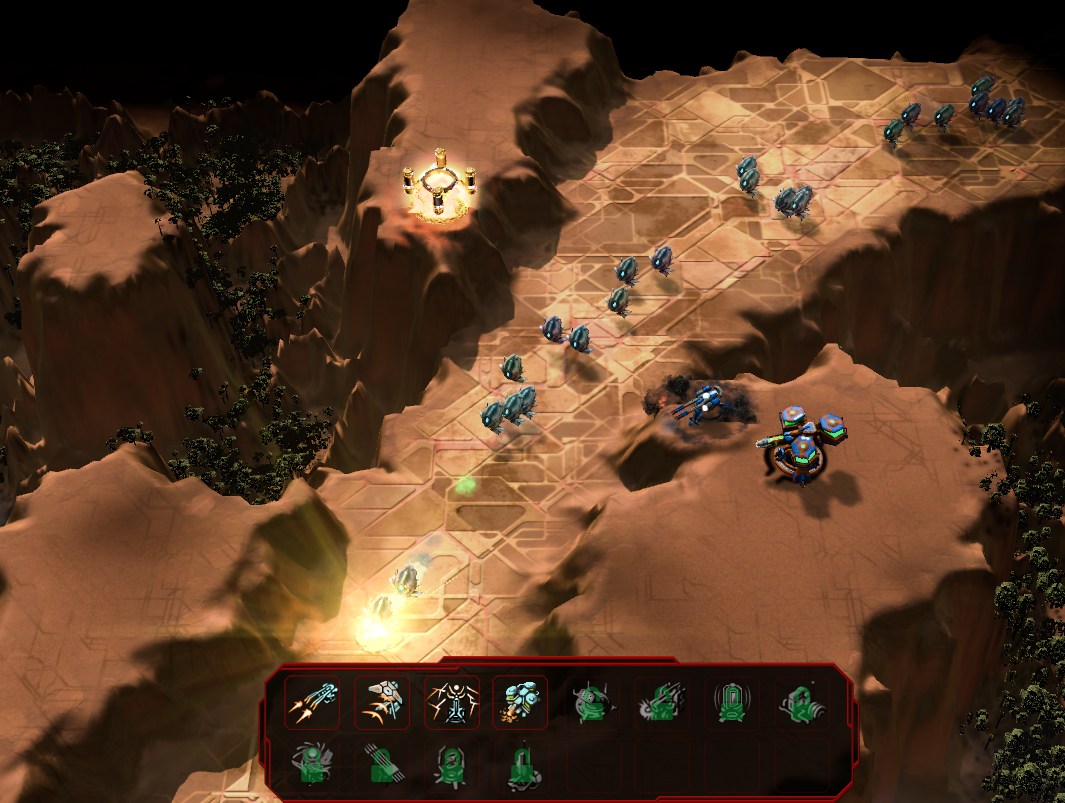The image size is (1065, 803).
Task: Select the twin missile launcher tower icon
Action: (312, 702)
